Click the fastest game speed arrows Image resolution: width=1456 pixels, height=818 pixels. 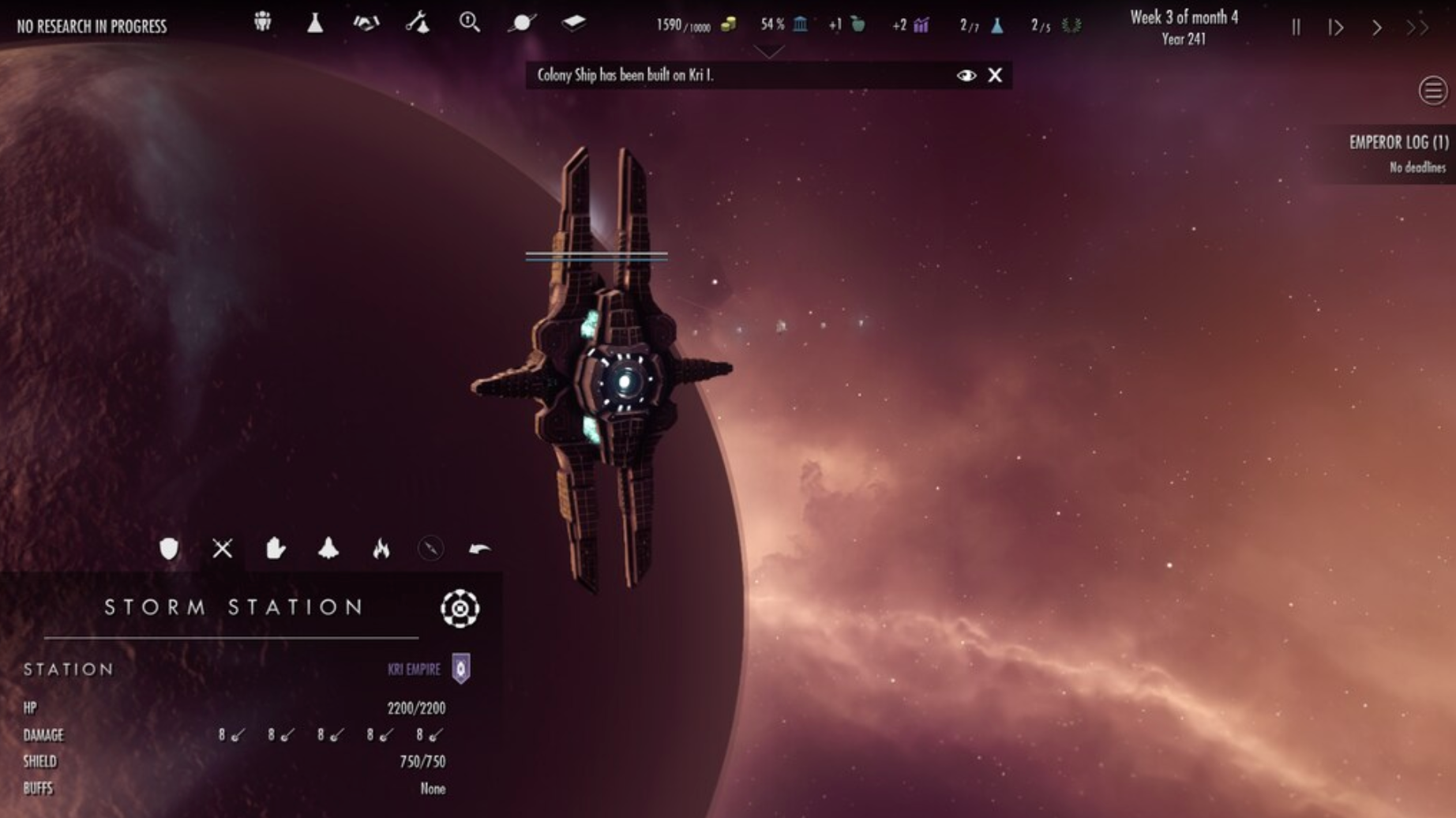1416,28
